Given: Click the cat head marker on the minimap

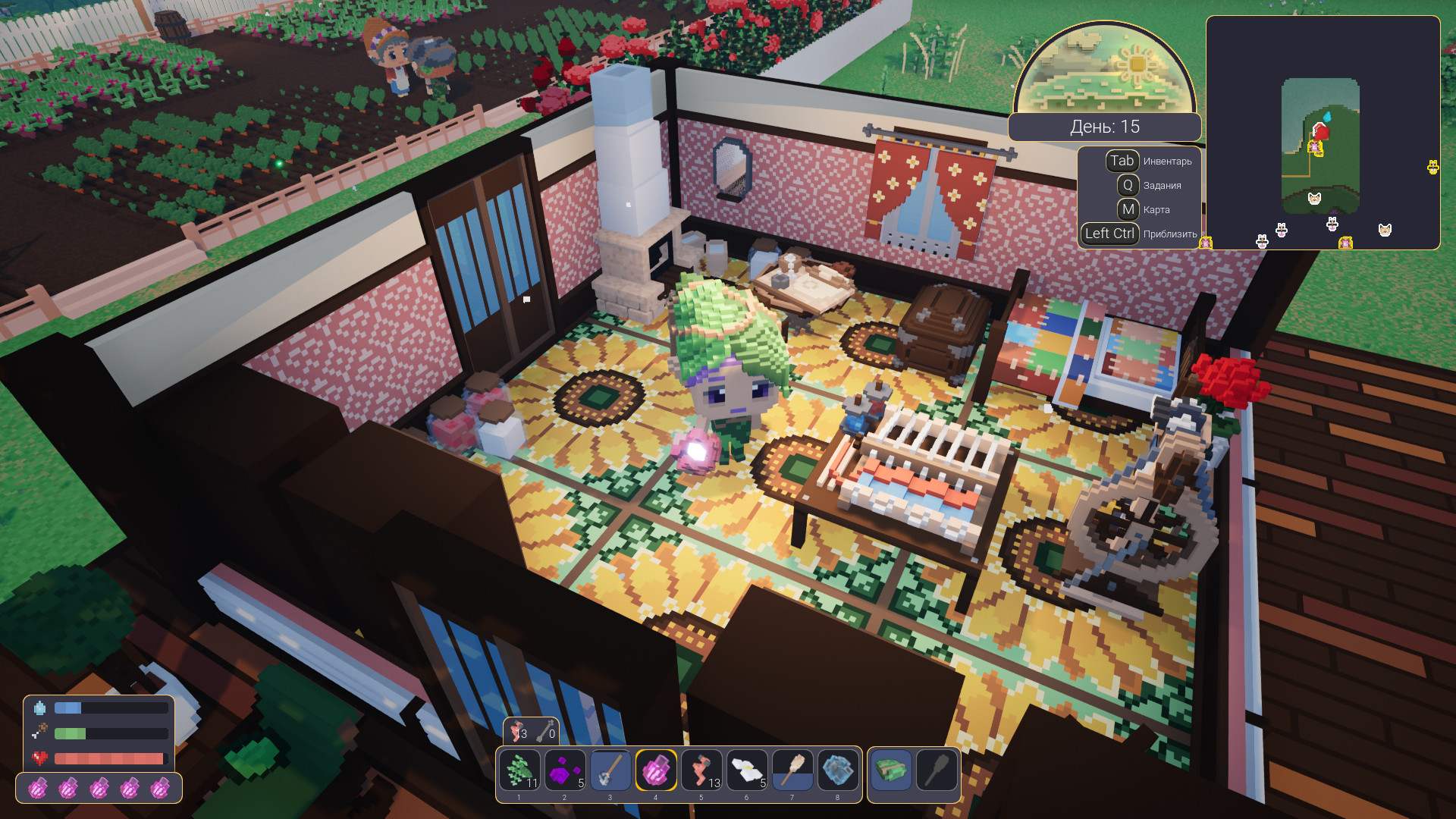Looking at the screenshot, I should pyautogui.click(x=1314, y=199).
